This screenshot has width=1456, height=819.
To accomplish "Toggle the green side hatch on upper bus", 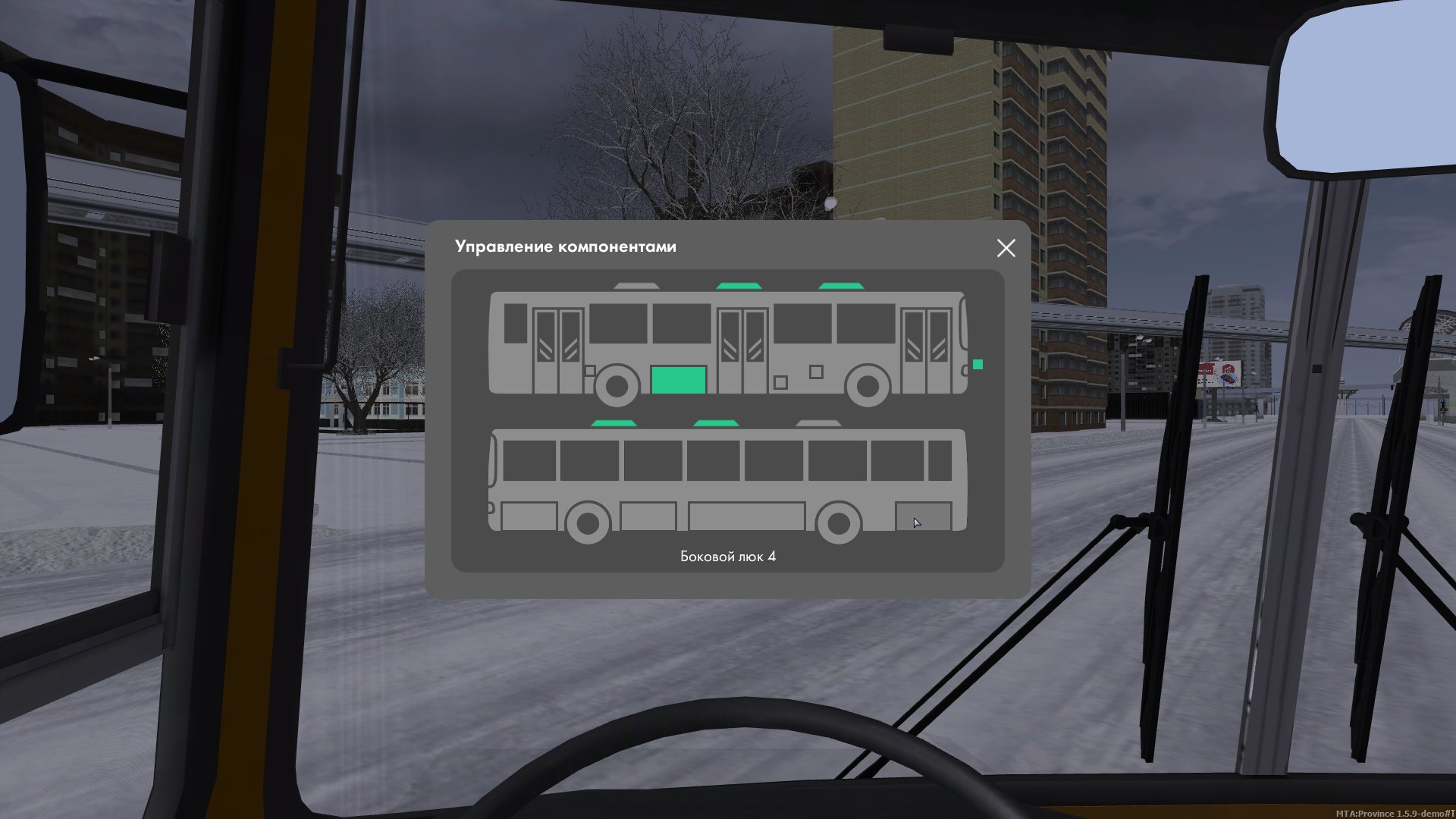I will [679, 379].
